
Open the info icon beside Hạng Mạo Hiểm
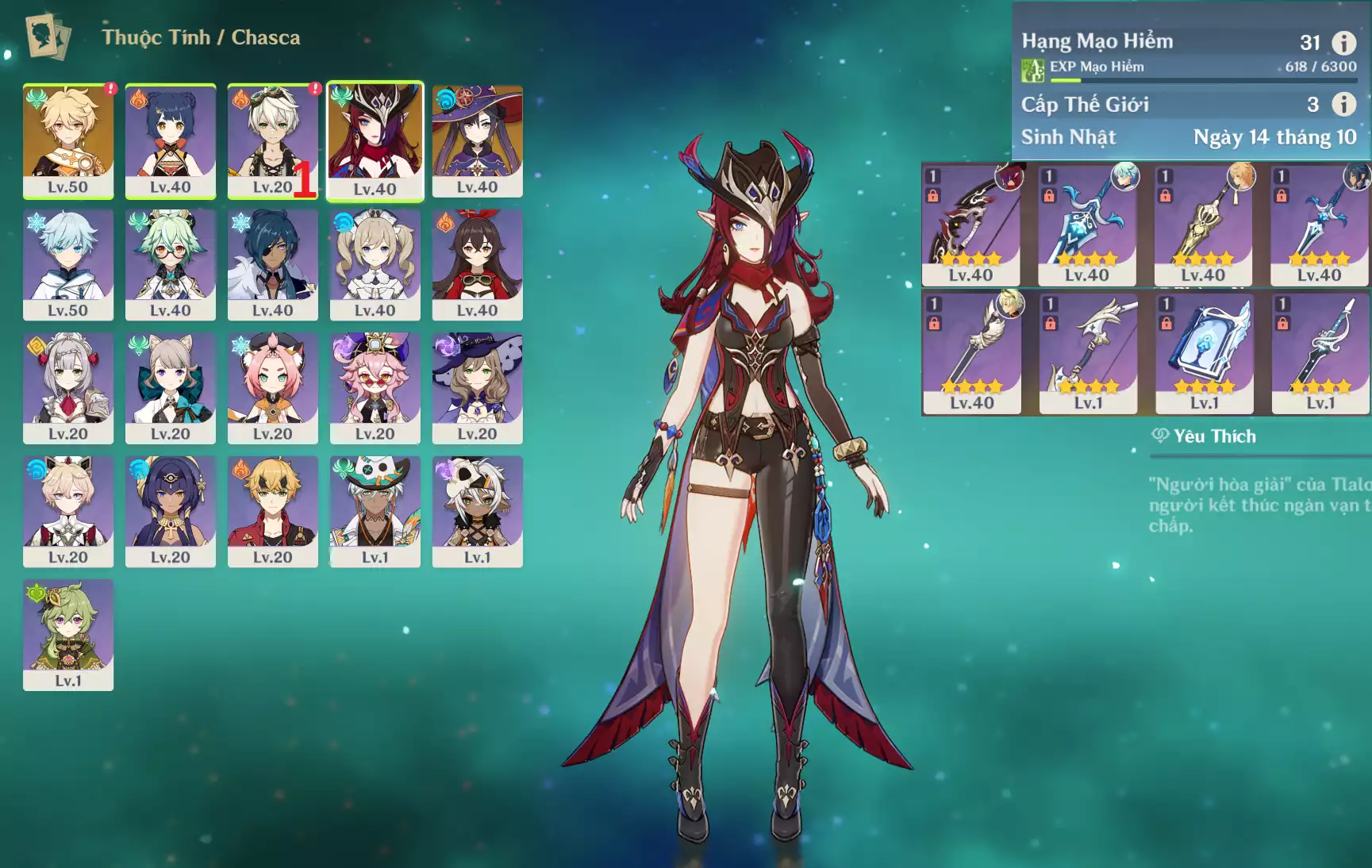pos(1343,43)
